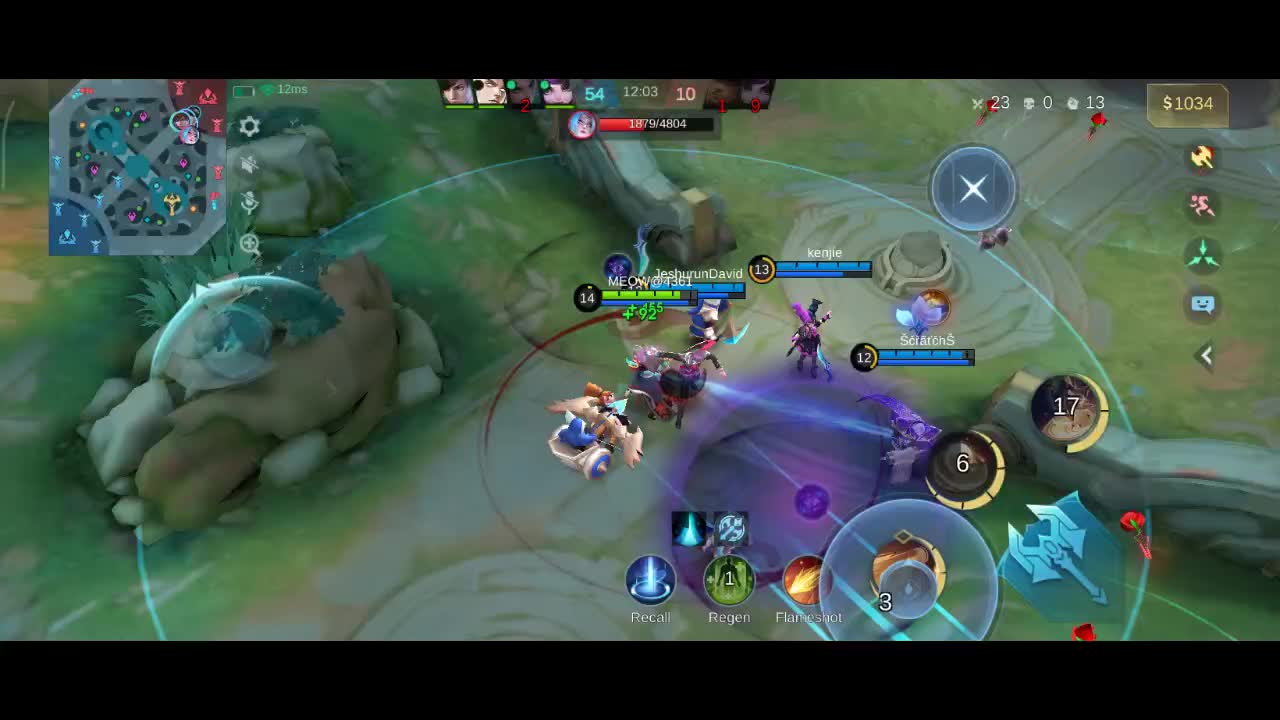
Task: Tap the basic attack axe button
Action: pos(1062,553)
